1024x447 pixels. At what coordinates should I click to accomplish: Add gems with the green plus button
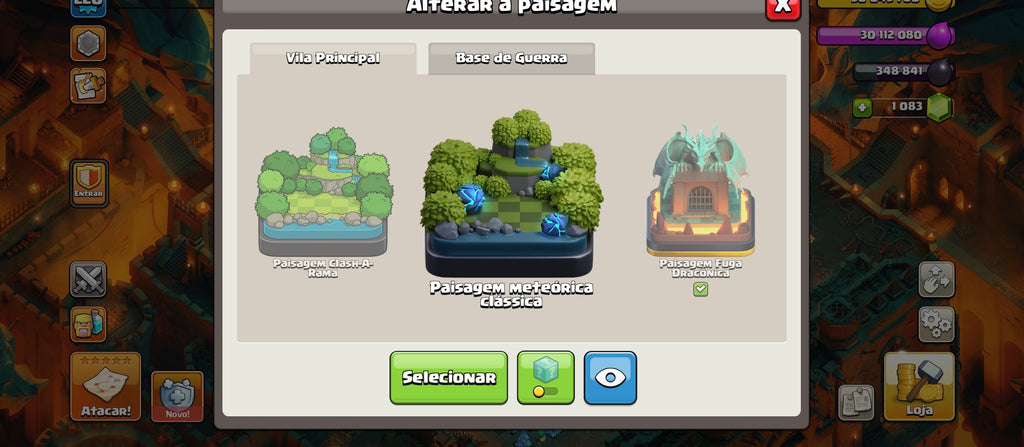pos(862,107)
